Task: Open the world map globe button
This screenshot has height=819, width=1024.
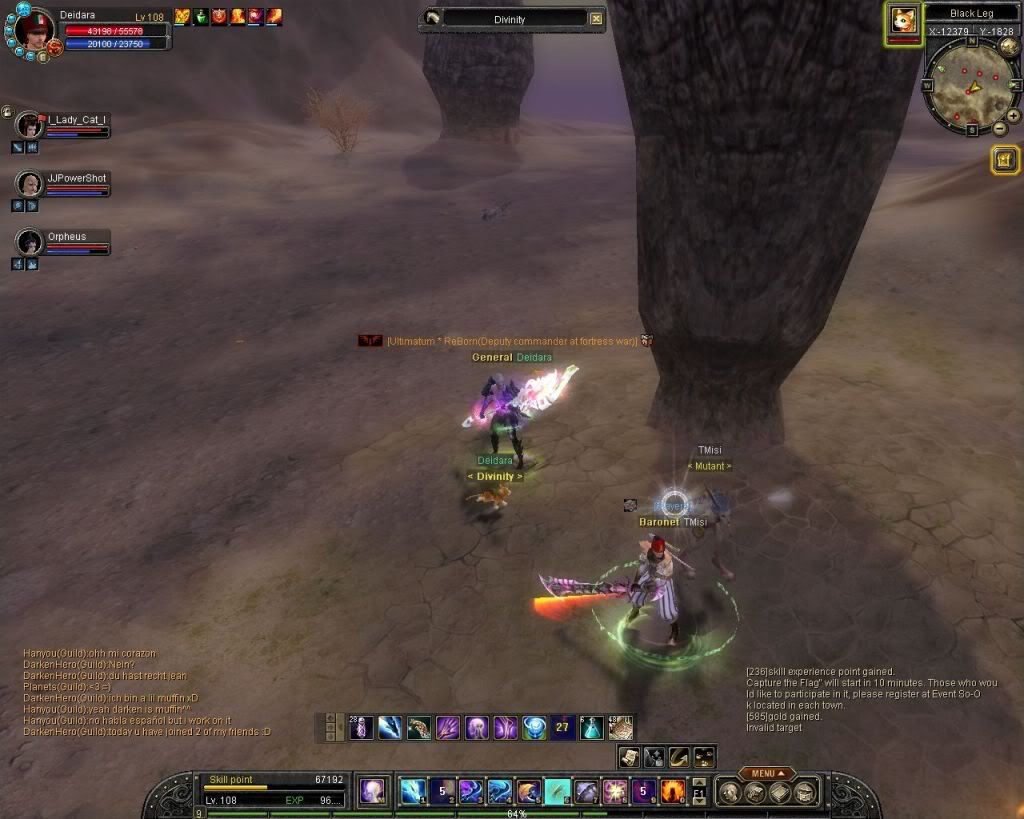Action: (x=1008, y=45)
